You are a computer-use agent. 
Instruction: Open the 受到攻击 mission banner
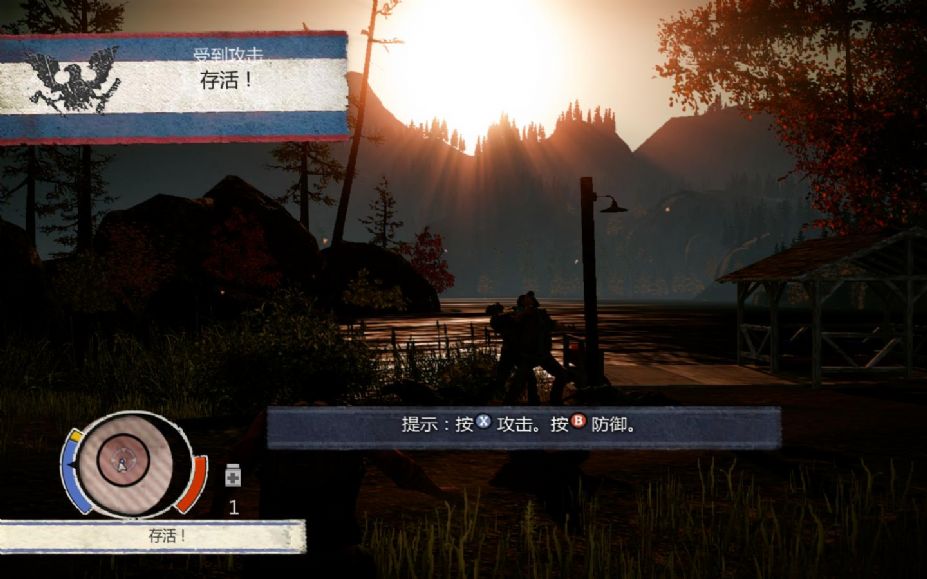175,87
